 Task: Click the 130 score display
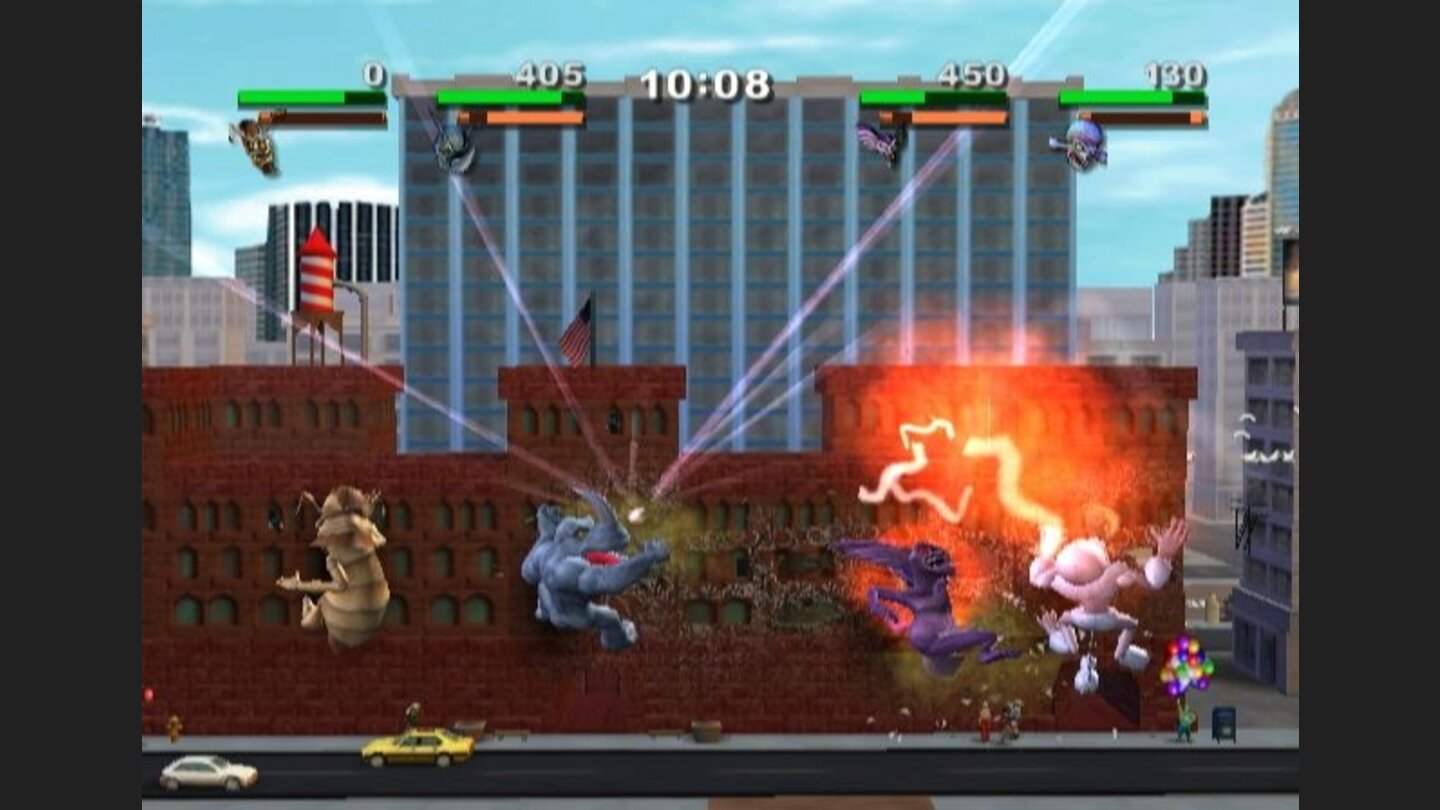(1175, 73)
